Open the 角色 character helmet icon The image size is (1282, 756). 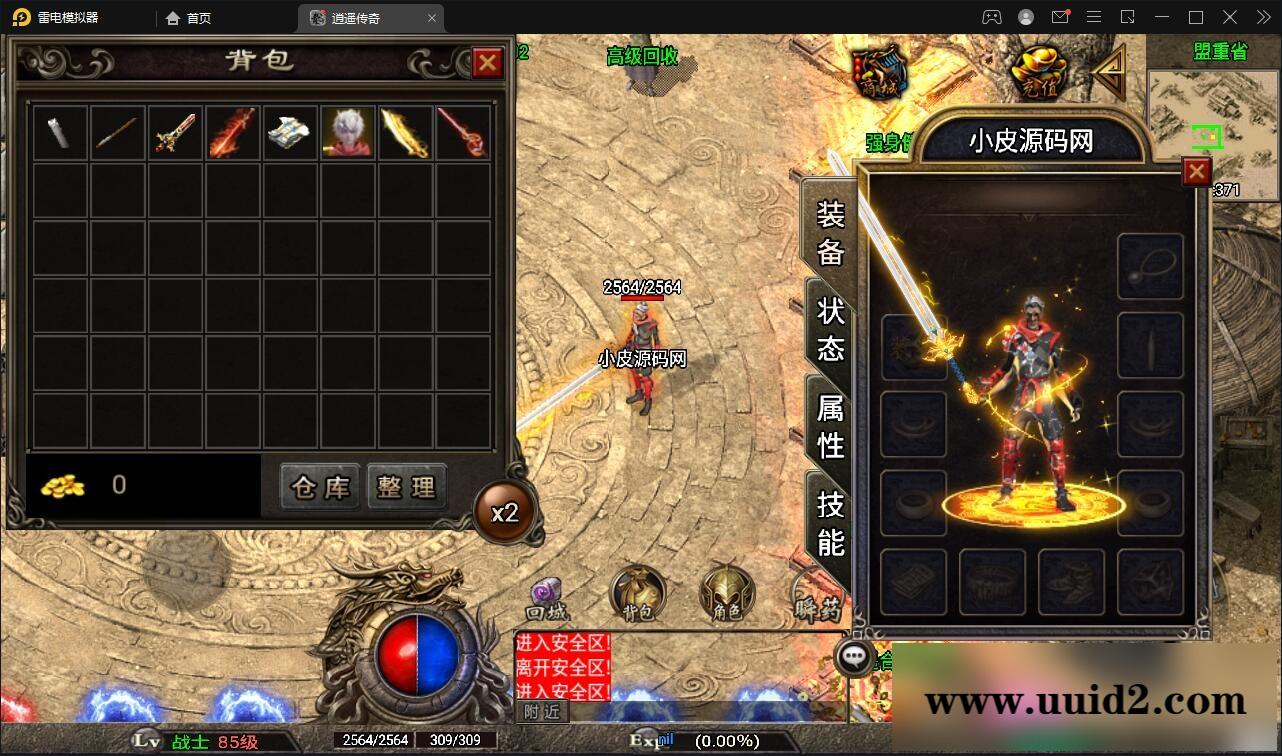(724, 594)
